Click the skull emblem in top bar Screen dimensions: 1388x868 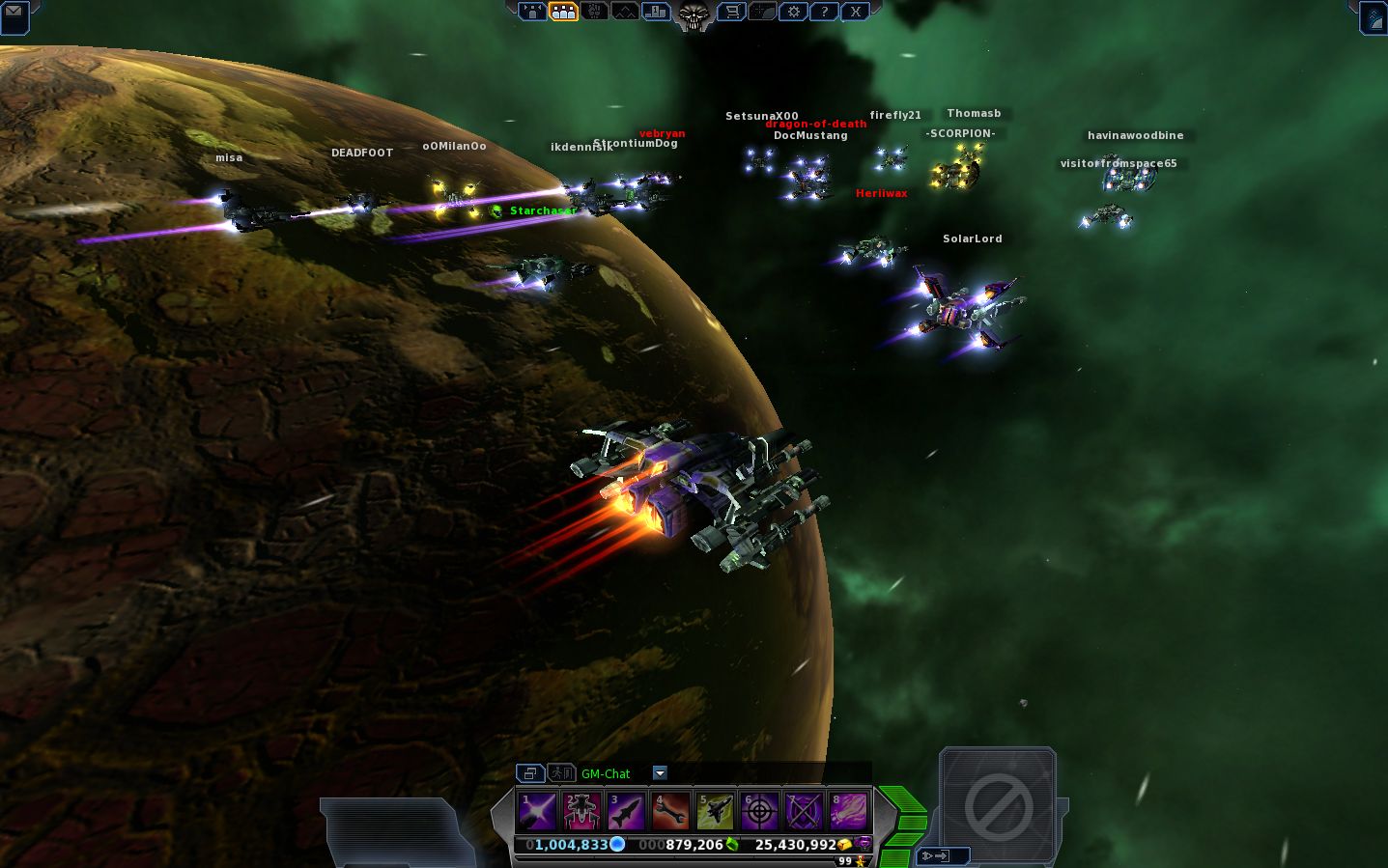pyautogui.click(x=693, y=14)
